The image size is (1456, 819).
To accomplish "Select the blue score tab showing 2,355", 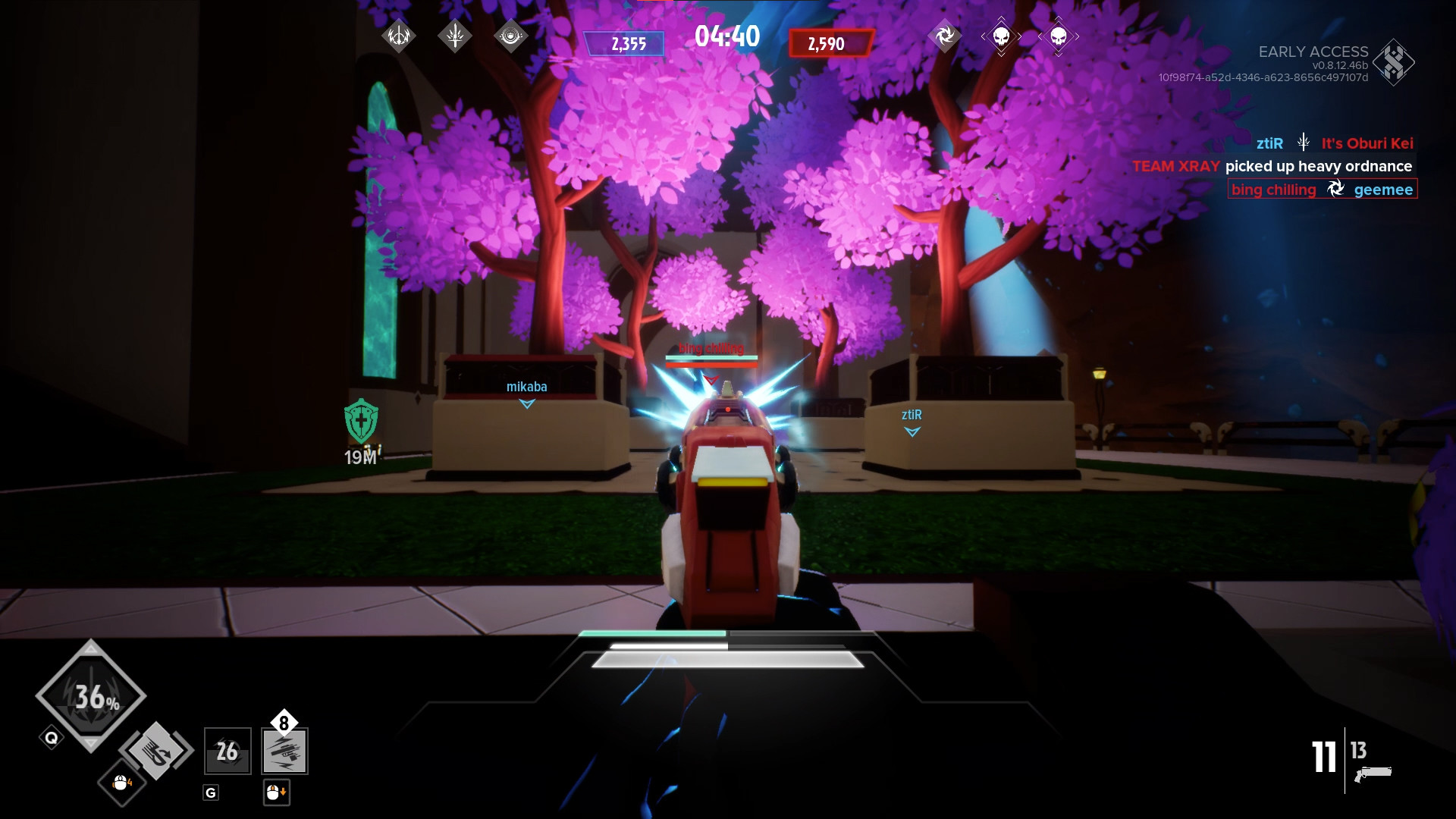I will point(626,44).
